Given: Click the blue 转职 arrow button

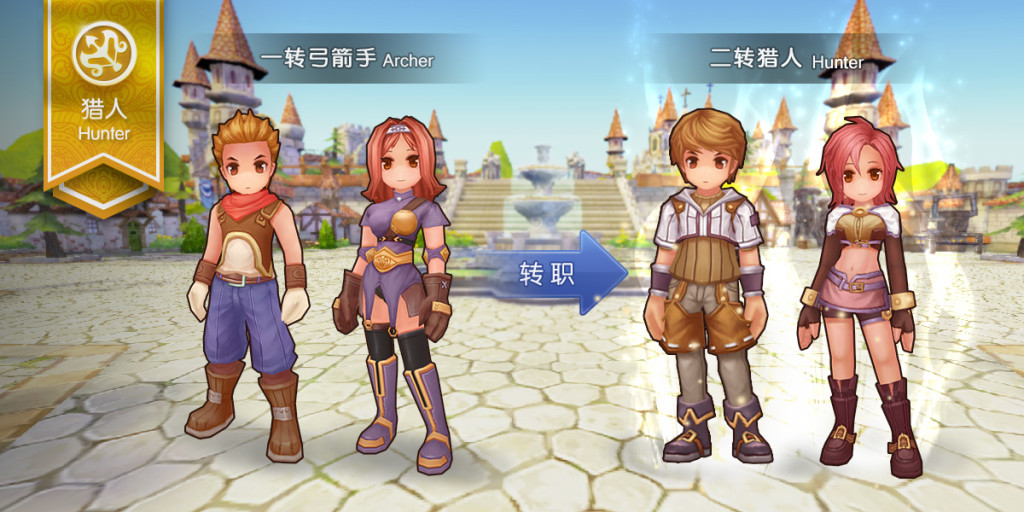Looking at the screenshot, I should [556, 273].
